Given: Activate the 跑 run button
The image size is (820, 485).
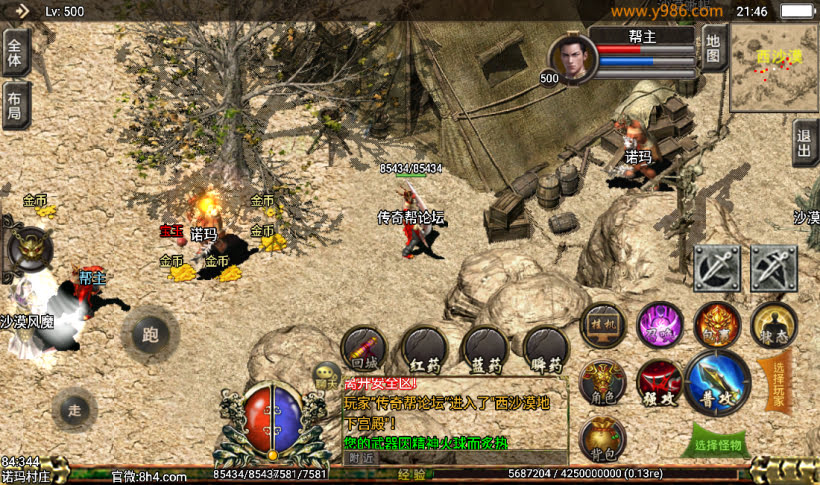Looking at the screenshot, I should tap(151, 334).
